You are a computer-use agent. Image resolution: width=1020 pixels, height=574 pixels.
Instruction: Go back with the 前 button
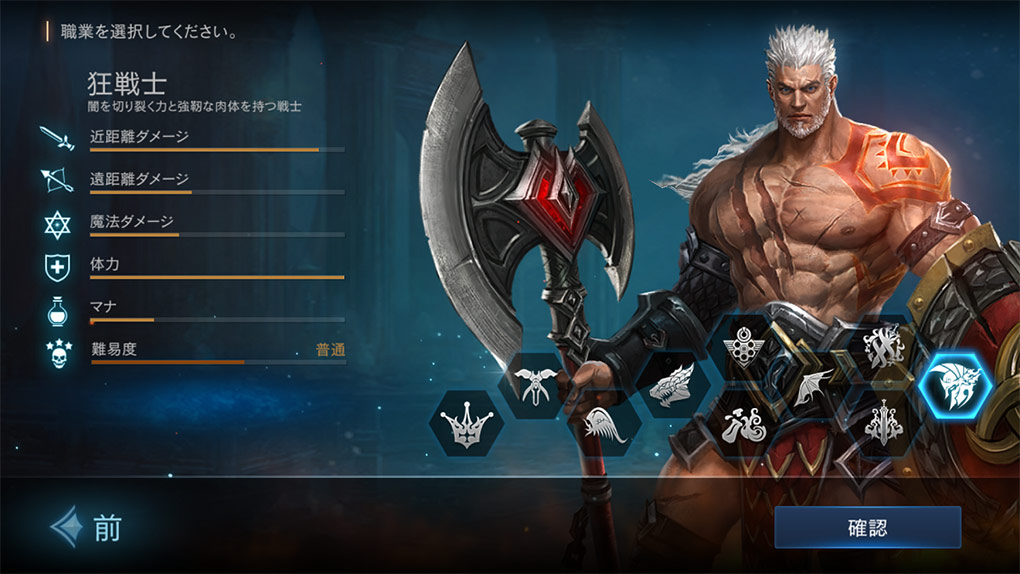tap(88, 528)
